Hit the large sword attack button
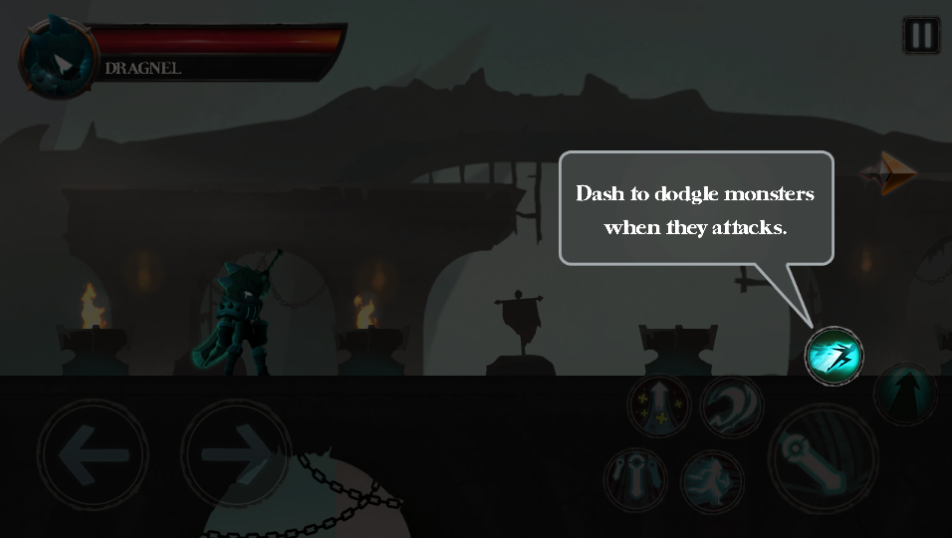The image size is (952, 538). tap(822, 459)
